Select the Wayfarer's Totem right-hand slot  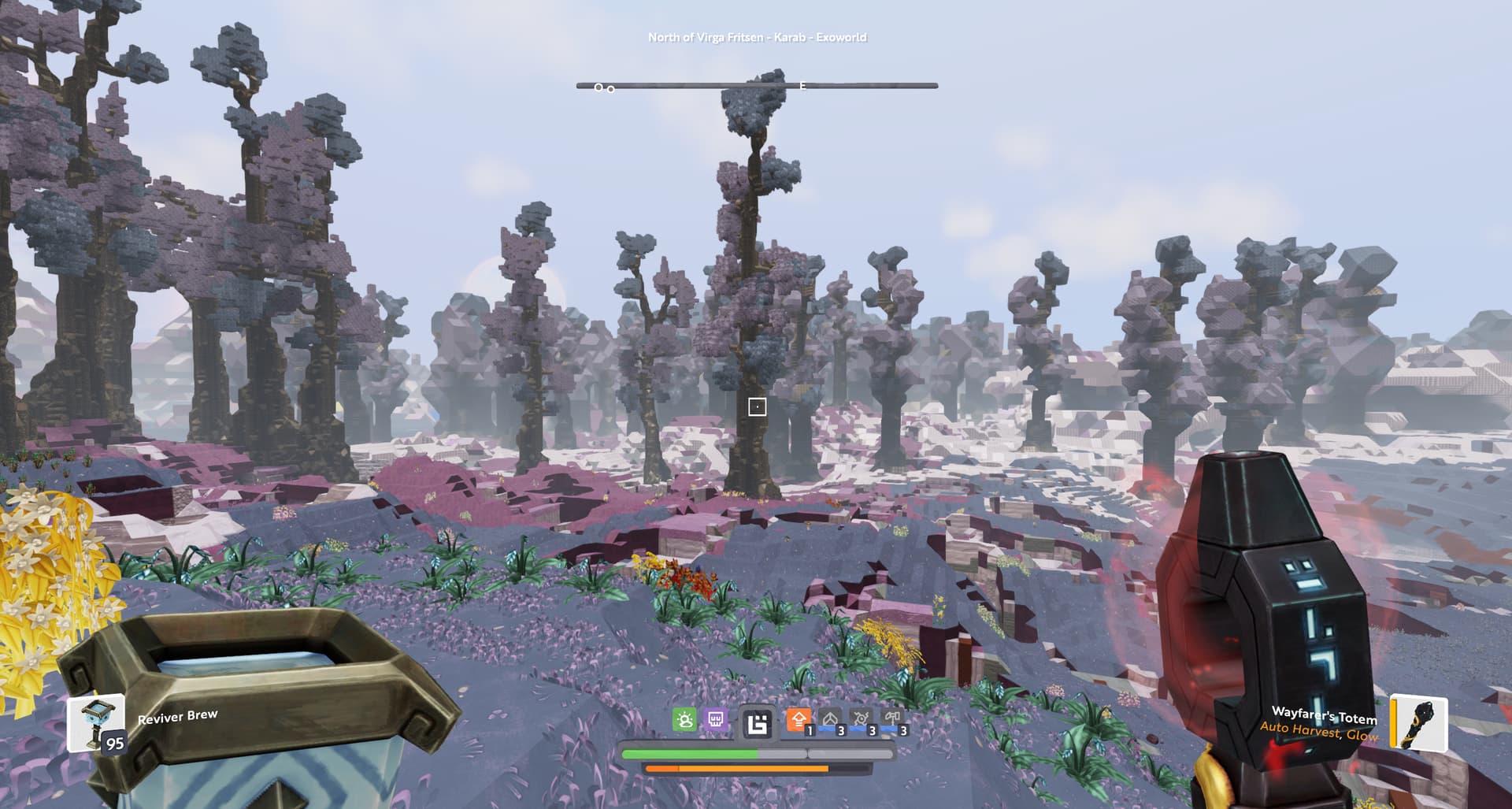[x=1418, y=722]
